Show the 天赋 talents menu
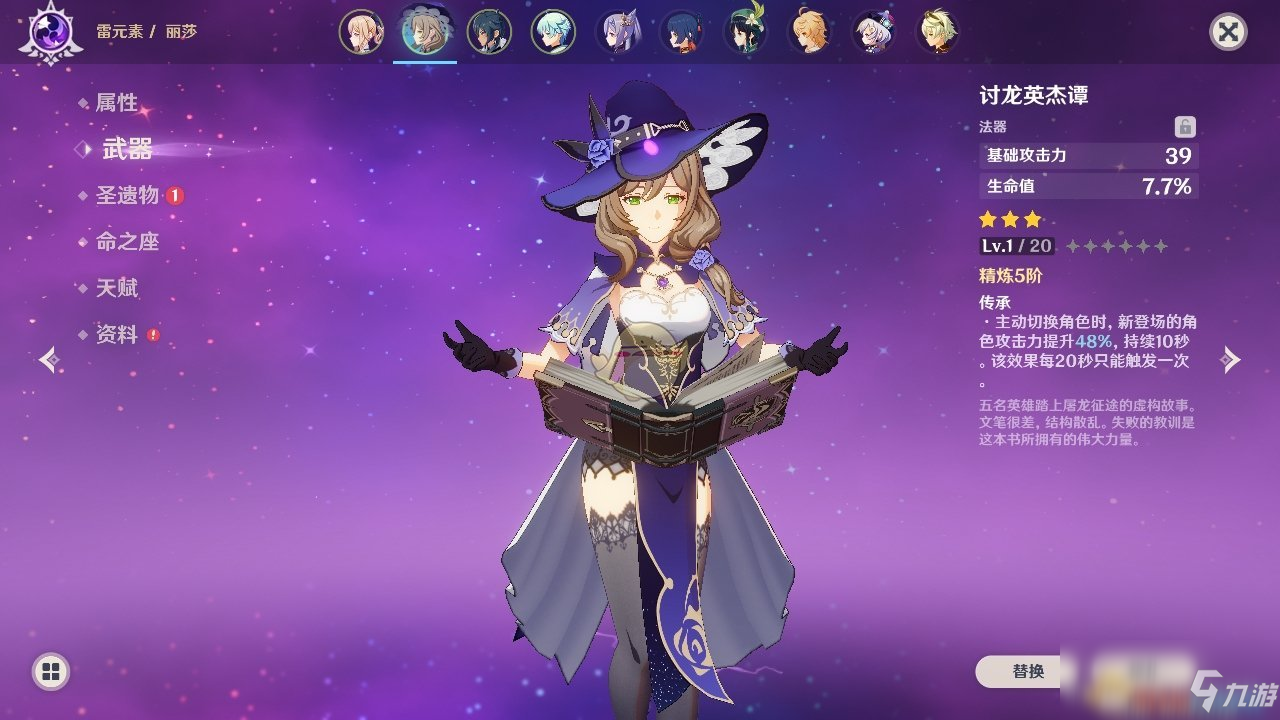Screen dimensions: 1280x720 [116, 288]
